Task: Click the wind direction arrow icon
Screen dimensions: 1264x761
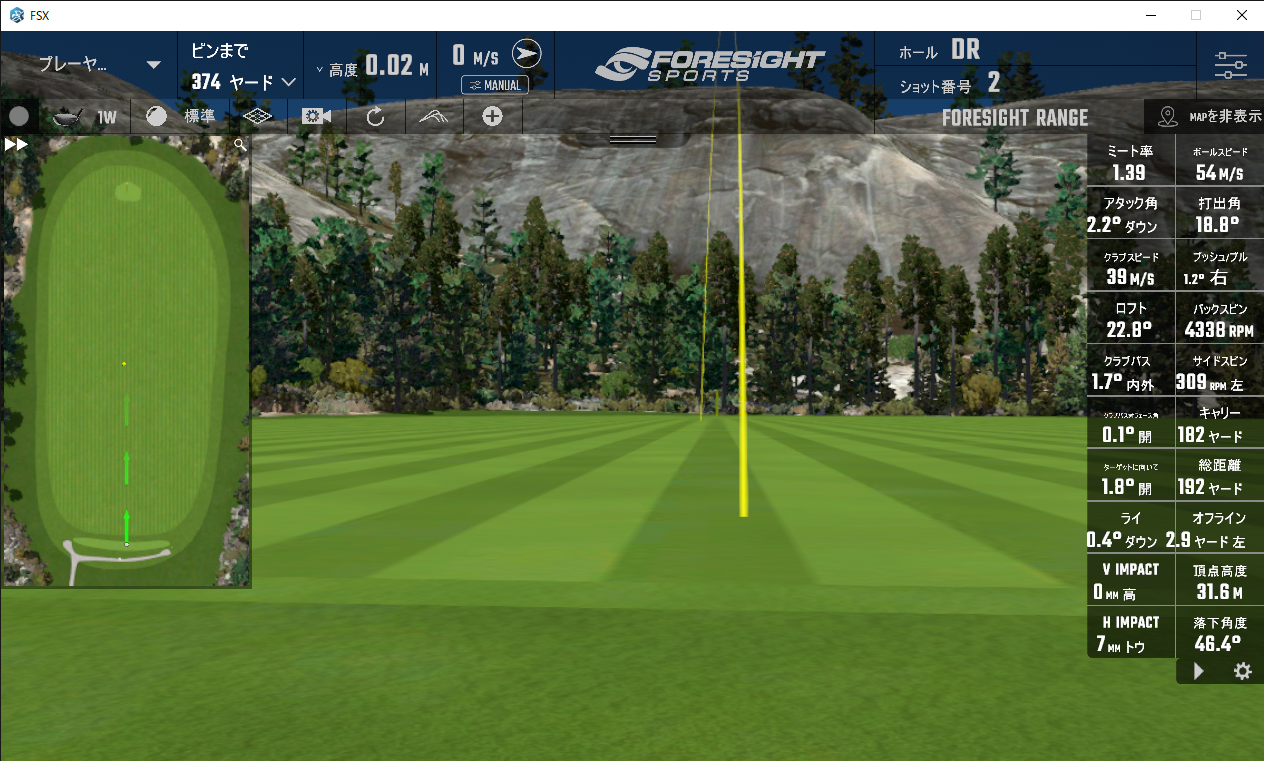Action: [526, 54]
